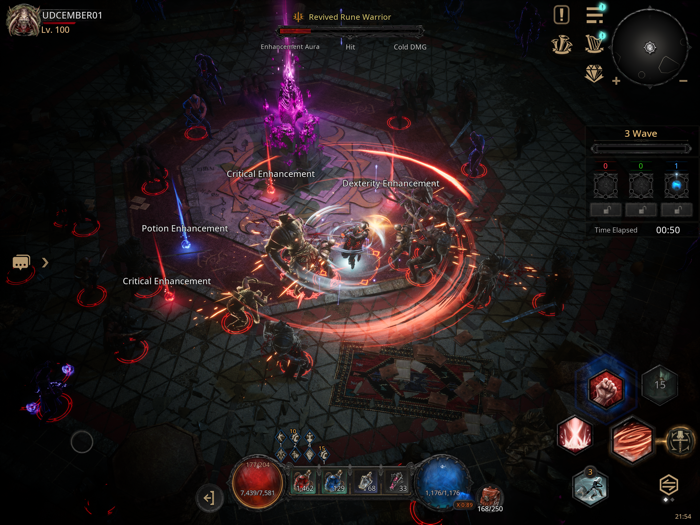Select the blue glowing rune slot

click(x=677, y=185)
